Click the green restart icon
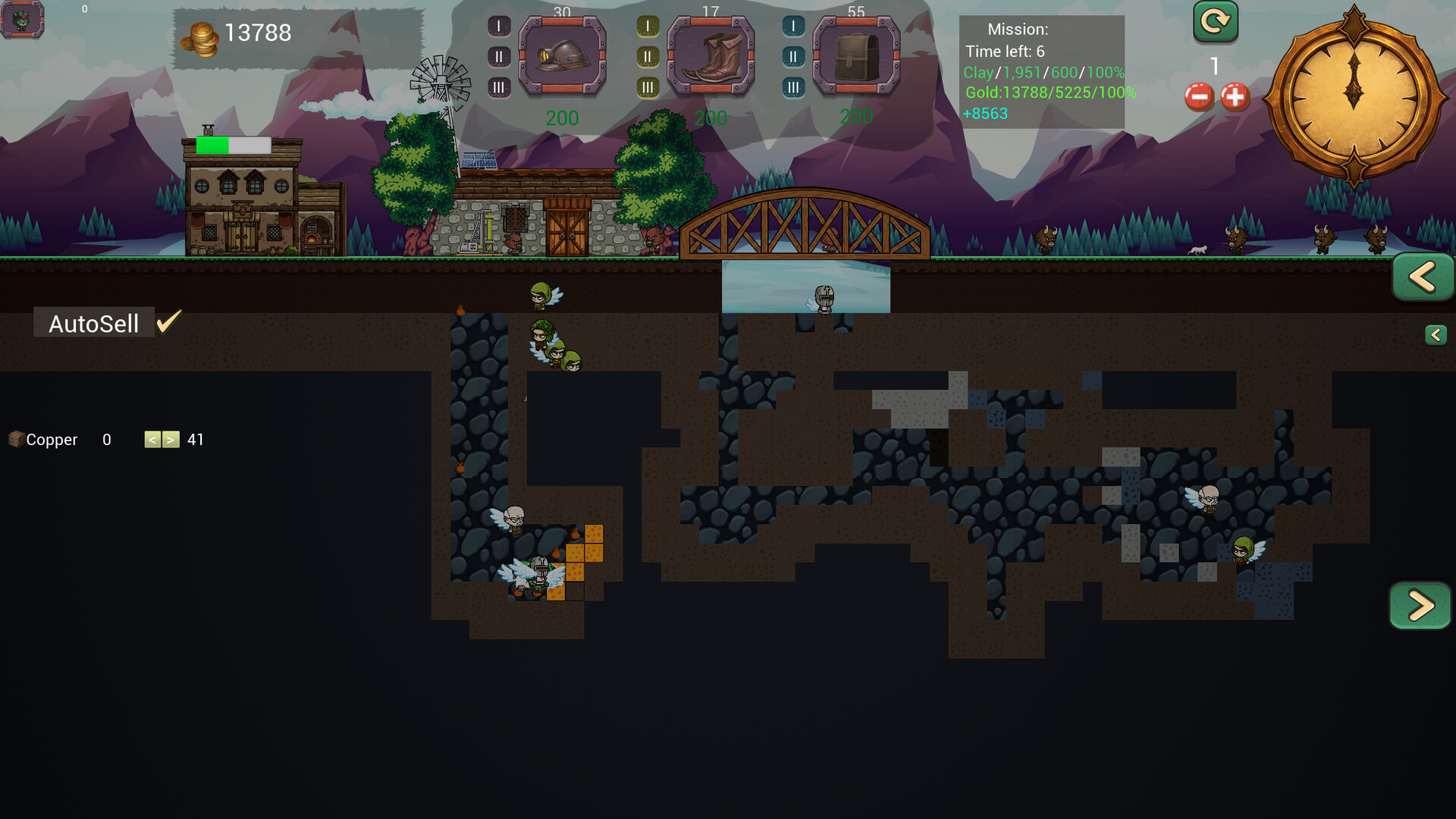 click(x=1214, y=22)
